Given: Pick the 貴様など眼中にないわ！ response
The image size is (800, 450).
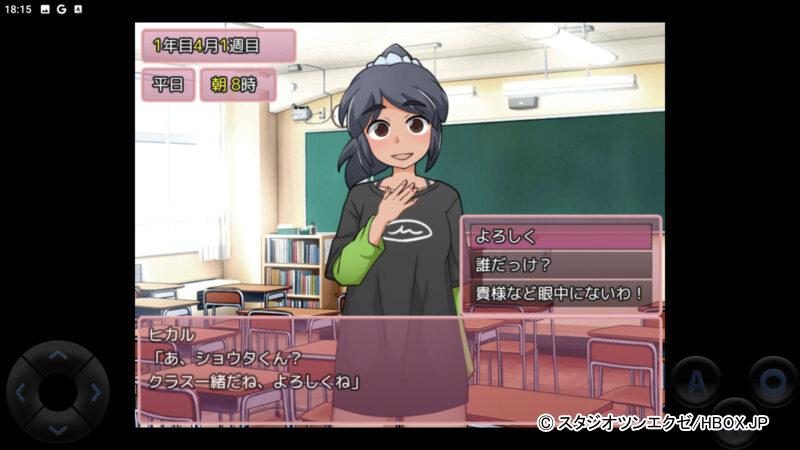Looking at the screenshot, I should click(560, 294).
